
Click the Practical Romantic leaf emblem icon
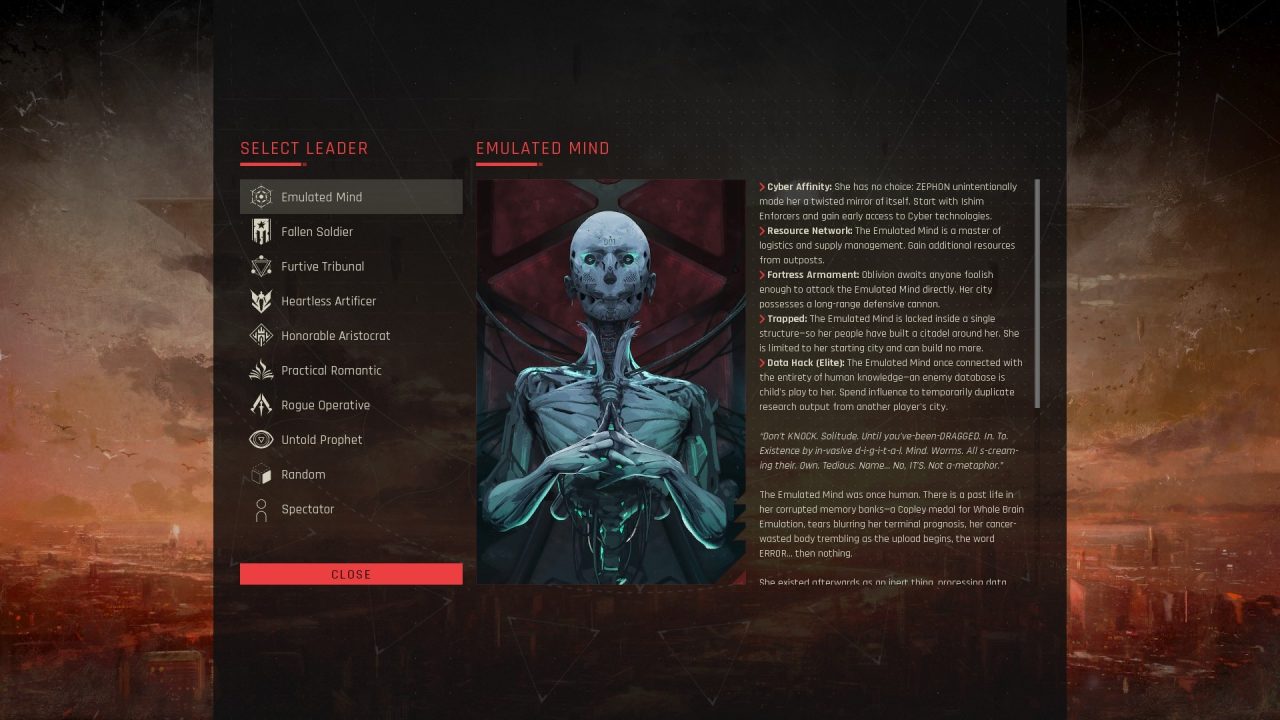click(x=260, y=370)
